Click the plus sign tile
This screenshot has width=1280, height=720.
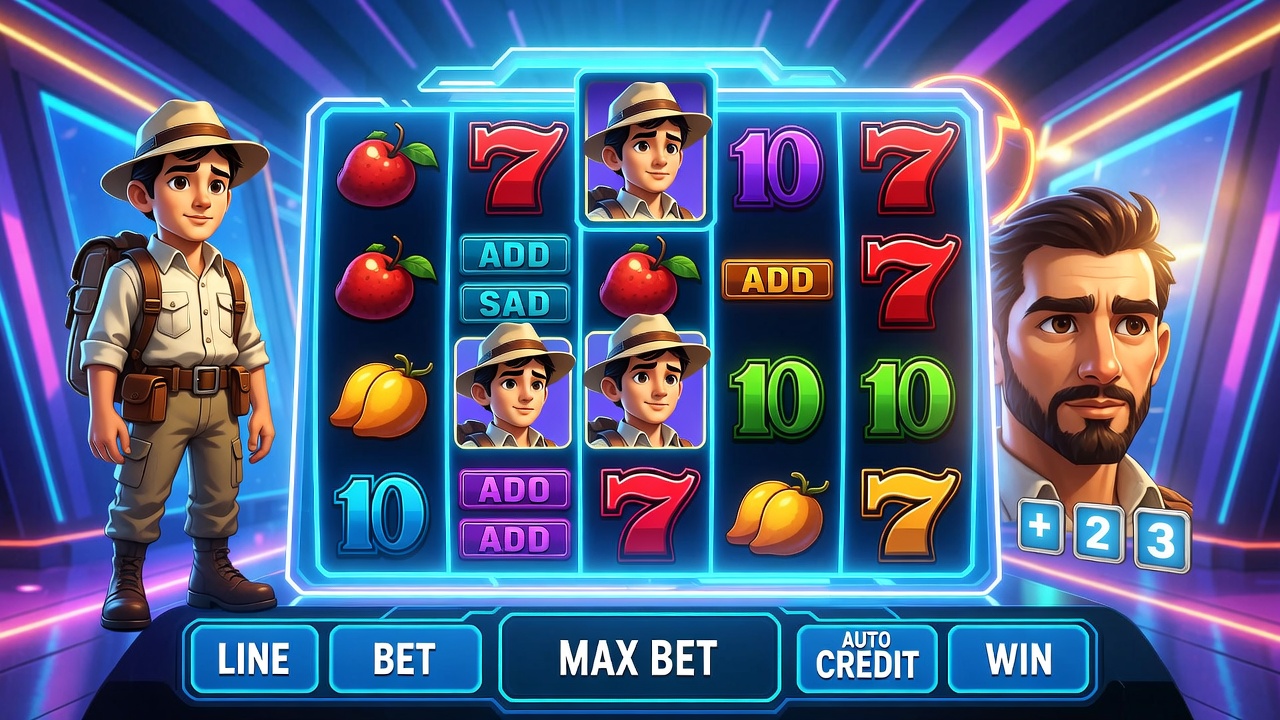point(1042,528)
